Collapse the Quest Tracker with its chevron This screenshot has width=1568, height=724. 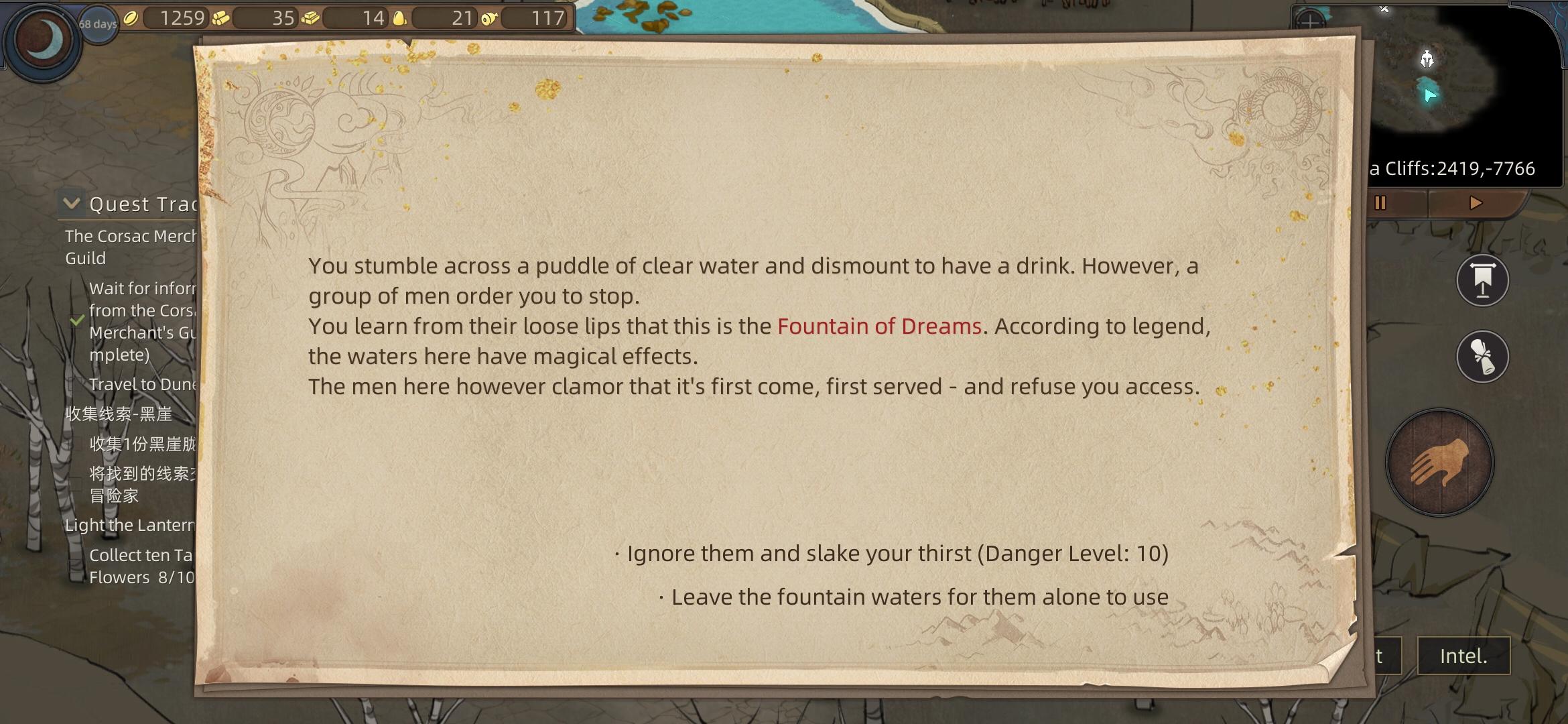72,203
